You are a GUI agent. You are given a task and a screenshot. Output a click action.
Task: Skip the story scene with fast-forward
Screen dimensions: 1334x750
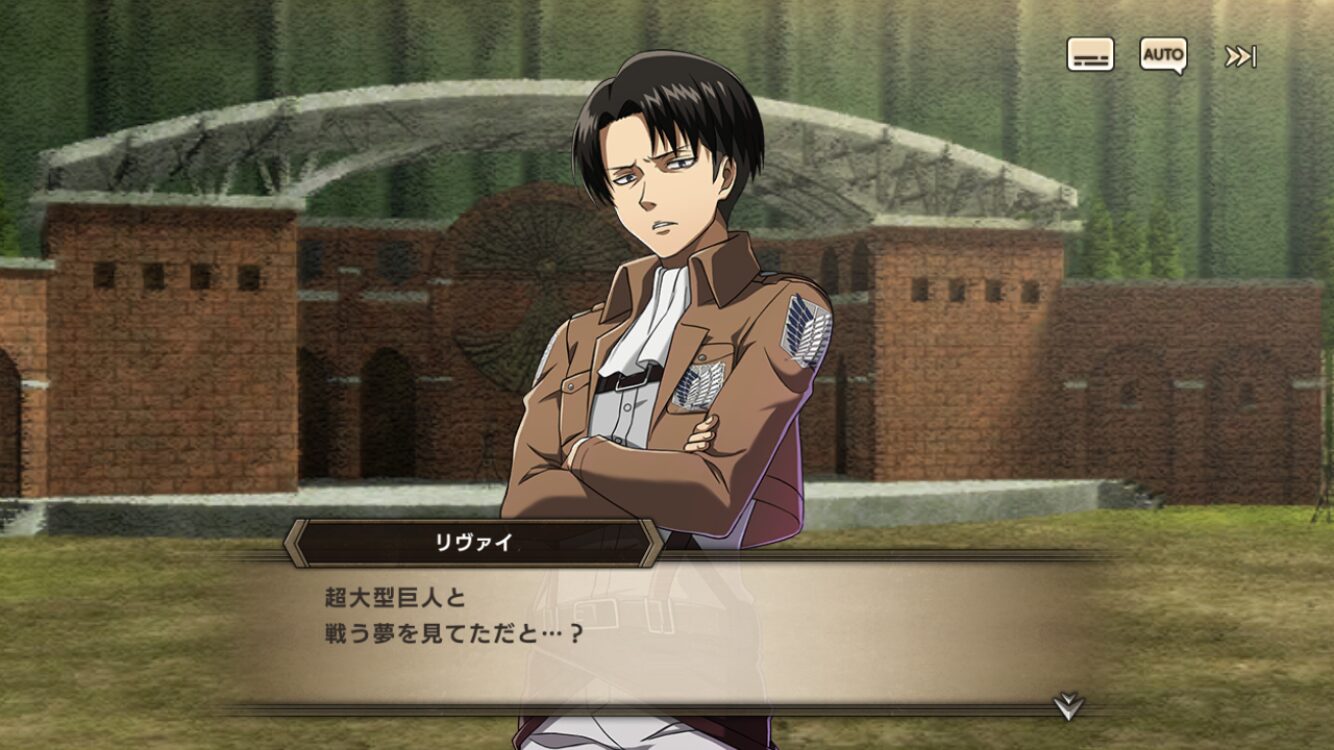point(1240,56)
